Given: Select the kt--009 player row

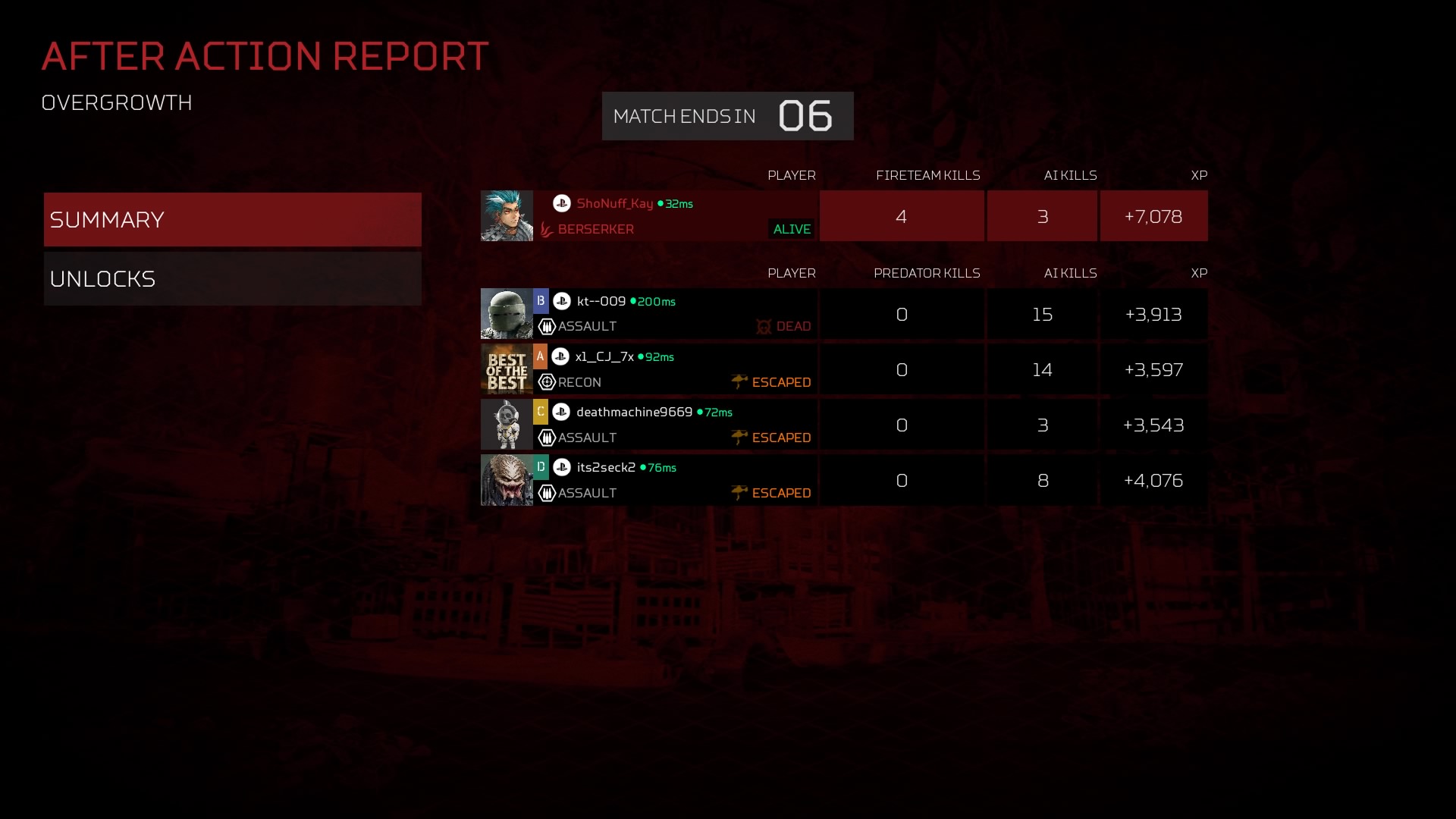Looking at the screenshot, I should (x=675, y=314).
